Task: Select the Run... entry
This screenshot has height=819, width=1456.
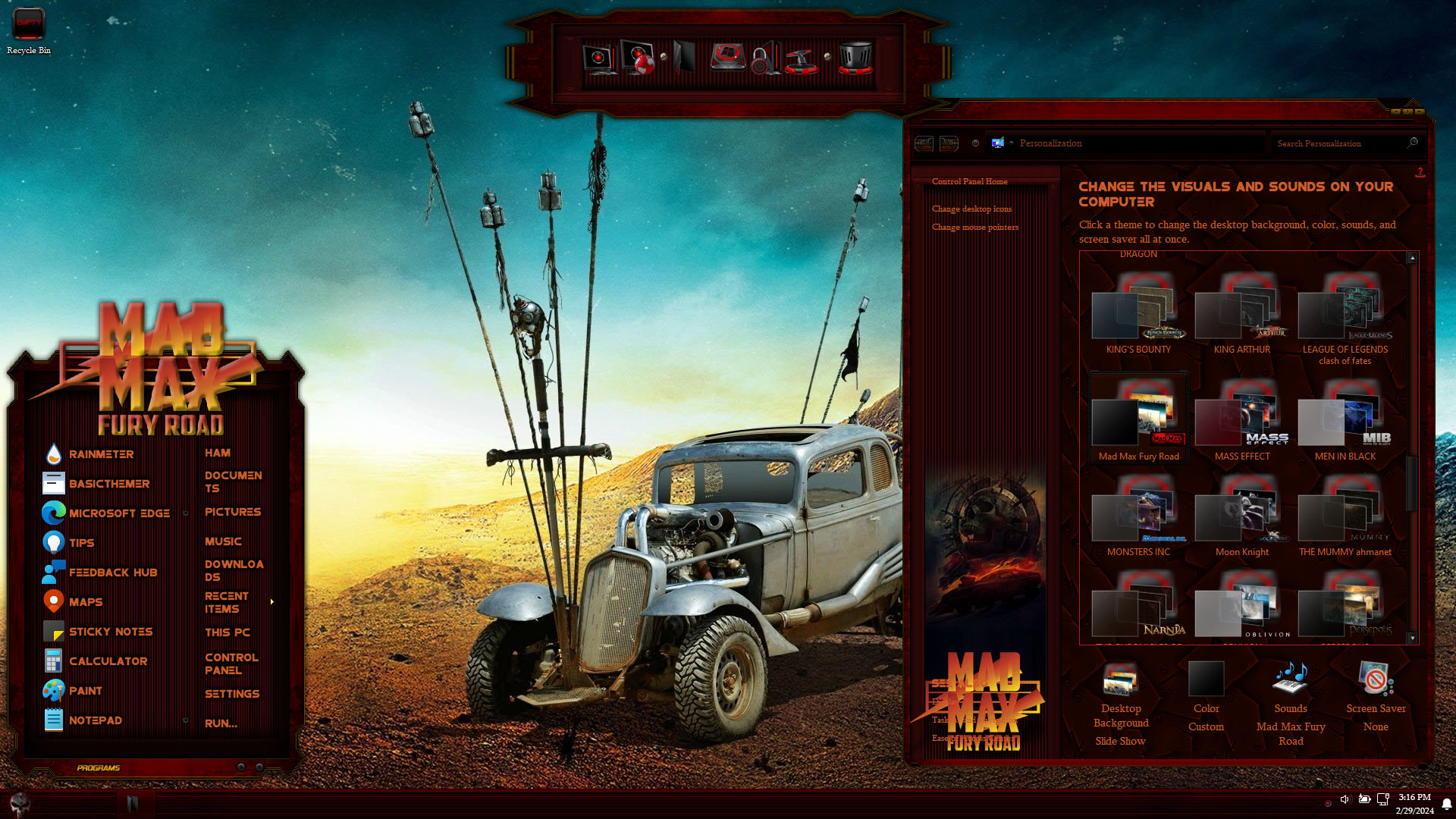Action: (x=221, y=723)
